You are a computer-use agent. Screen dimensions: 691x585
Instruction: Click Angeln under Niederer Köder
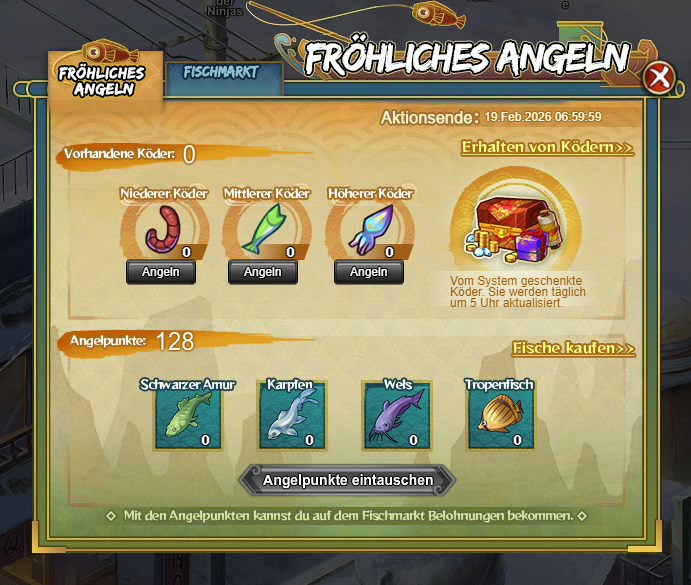(x=160, y=272)
